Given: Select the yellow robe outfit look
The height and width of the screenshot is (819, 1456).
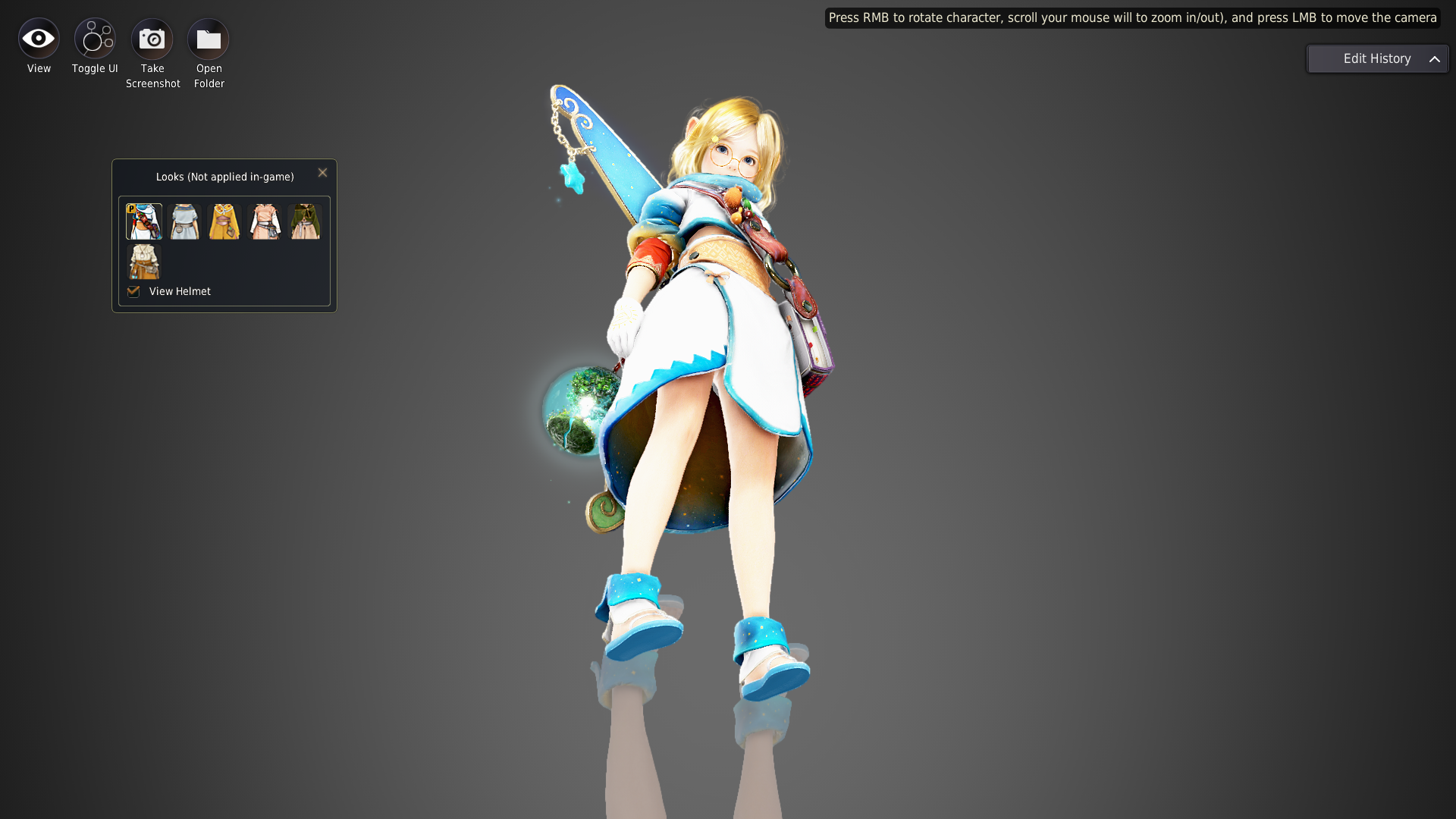Looking at the screenshot, I should (224, 221).
